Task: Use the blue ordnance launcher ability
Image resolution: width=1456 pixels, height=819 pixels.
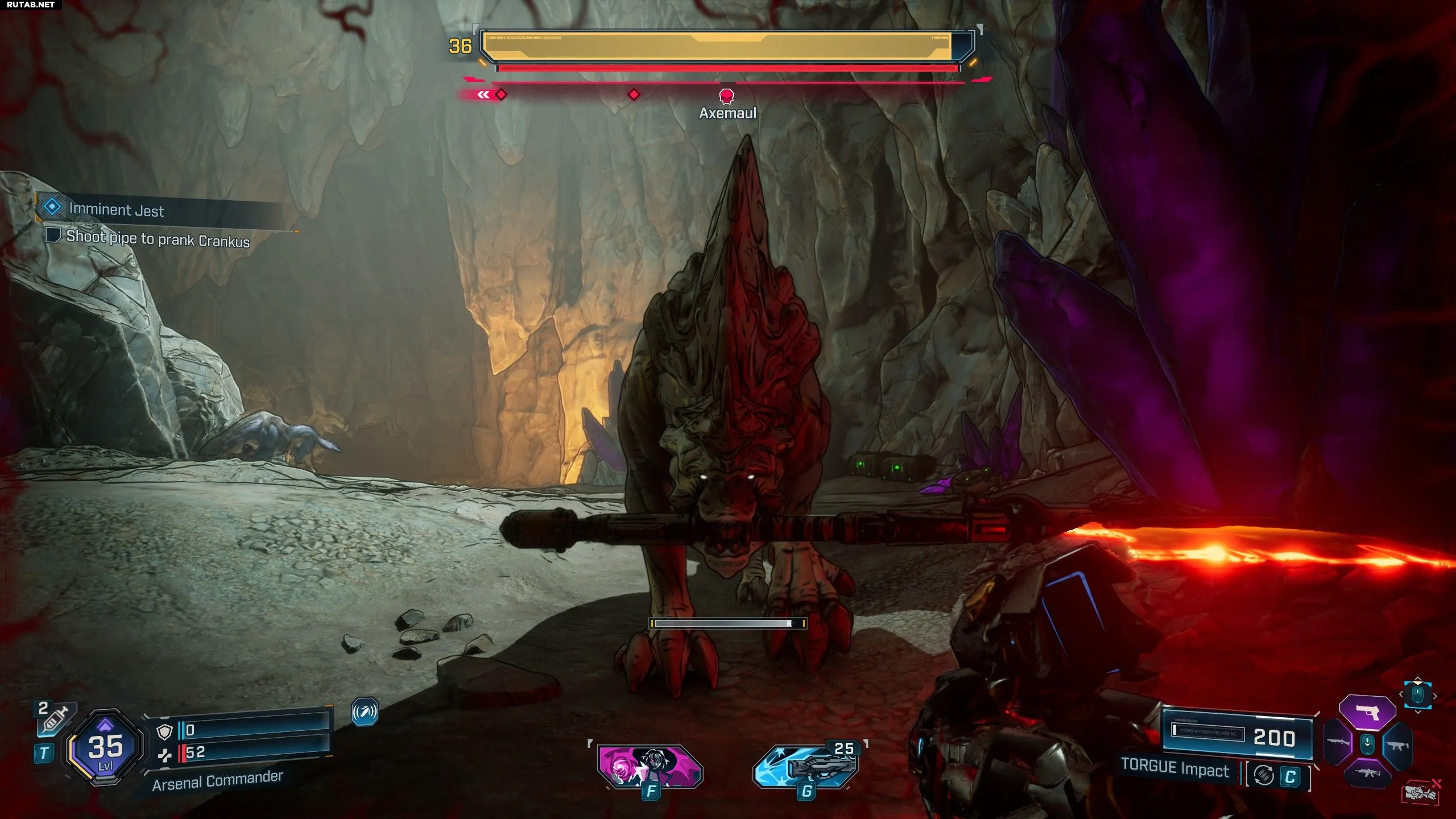Action: tap(806, 768)
